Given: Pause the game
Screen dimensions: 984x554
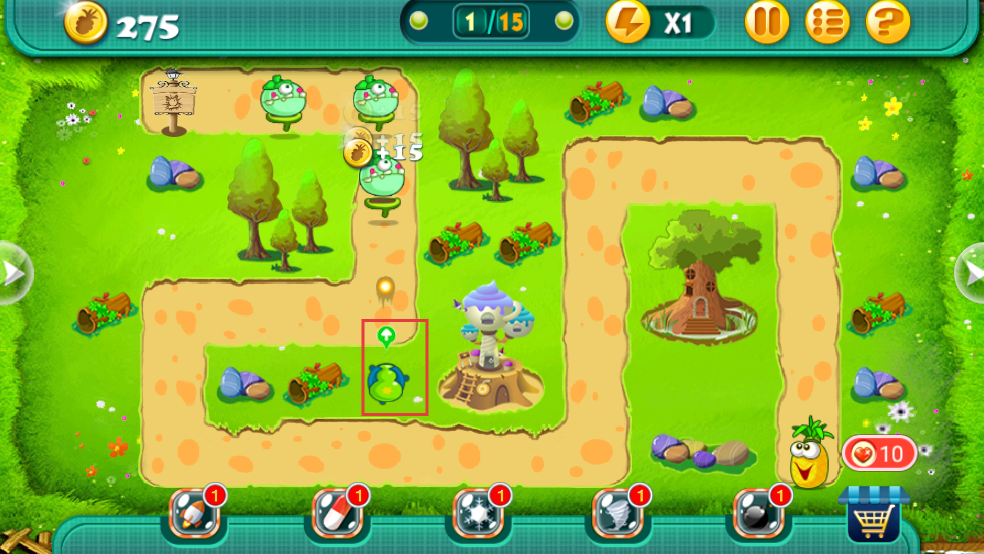Looking at the screenshot, I should tap(767, 21).
